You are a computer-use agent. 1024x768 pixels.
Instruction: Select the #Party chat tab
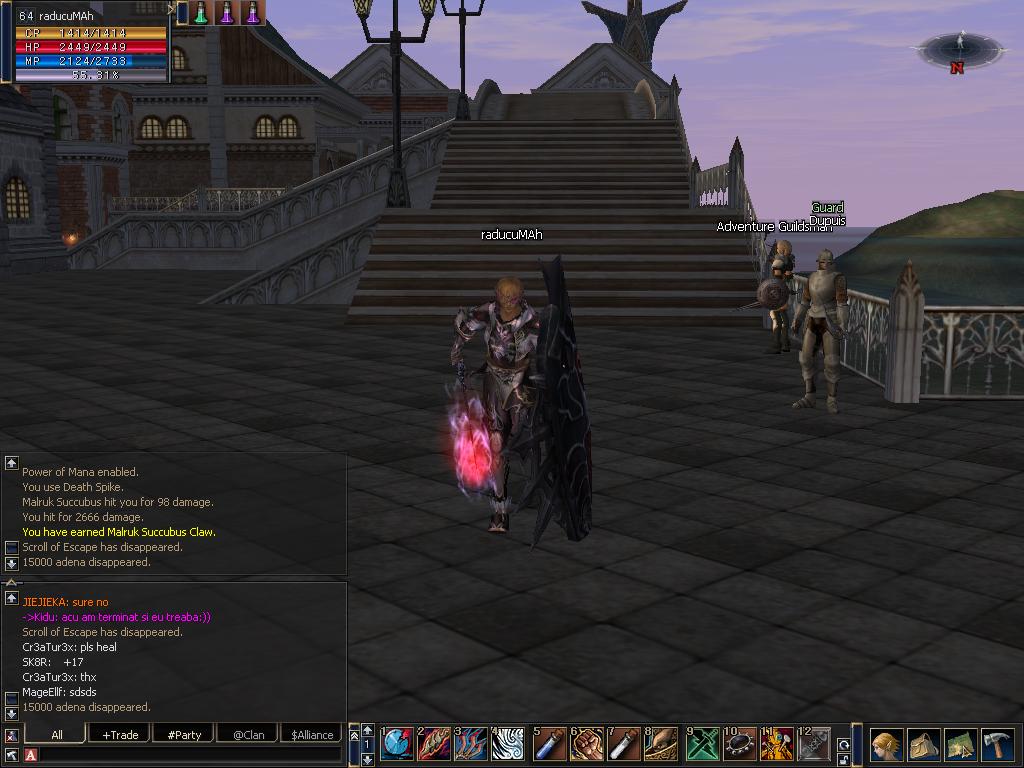[x=184, y=734]
